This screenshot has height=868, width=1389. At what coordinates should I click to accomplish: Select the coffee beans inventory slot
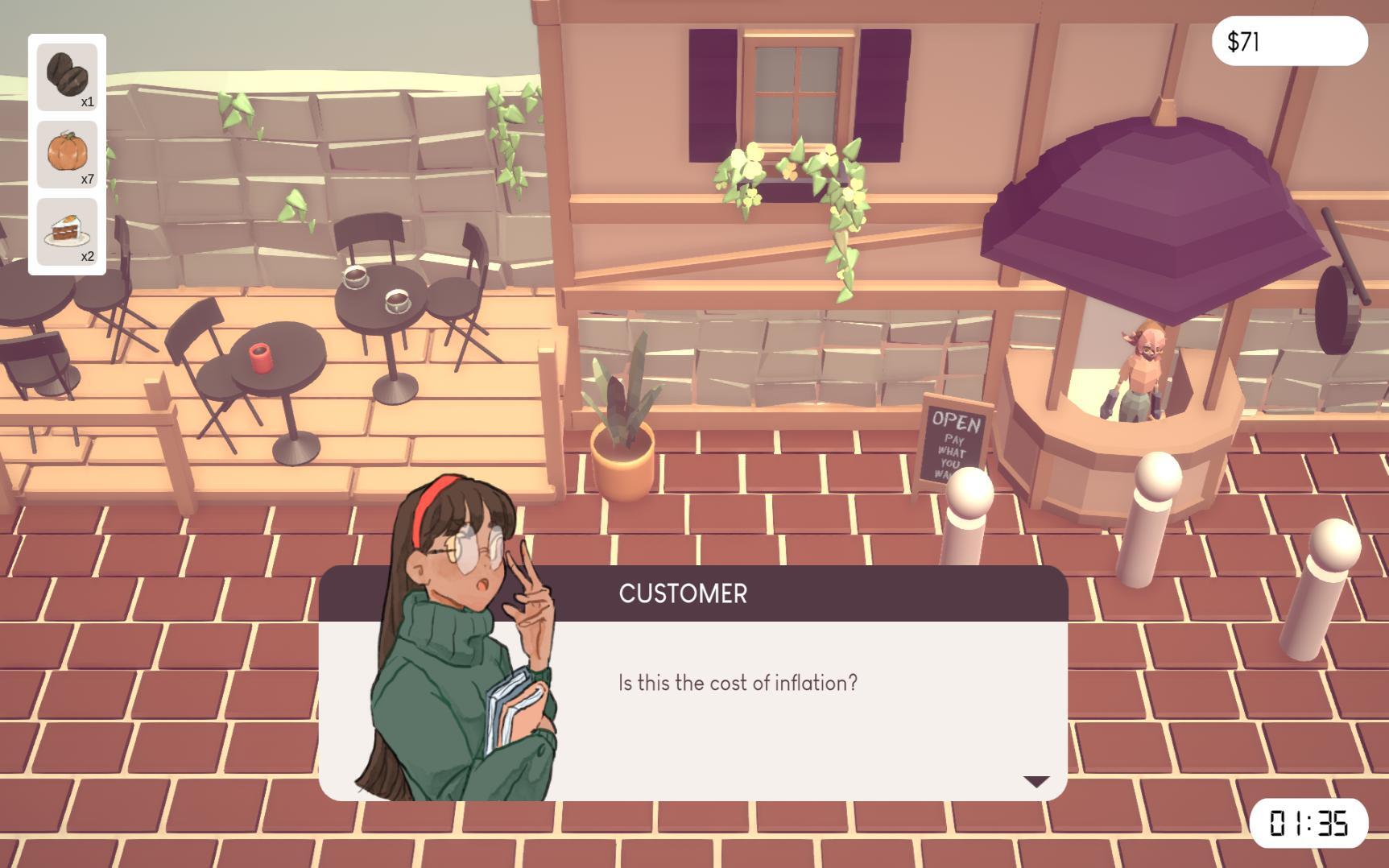(x=66, y=76)
